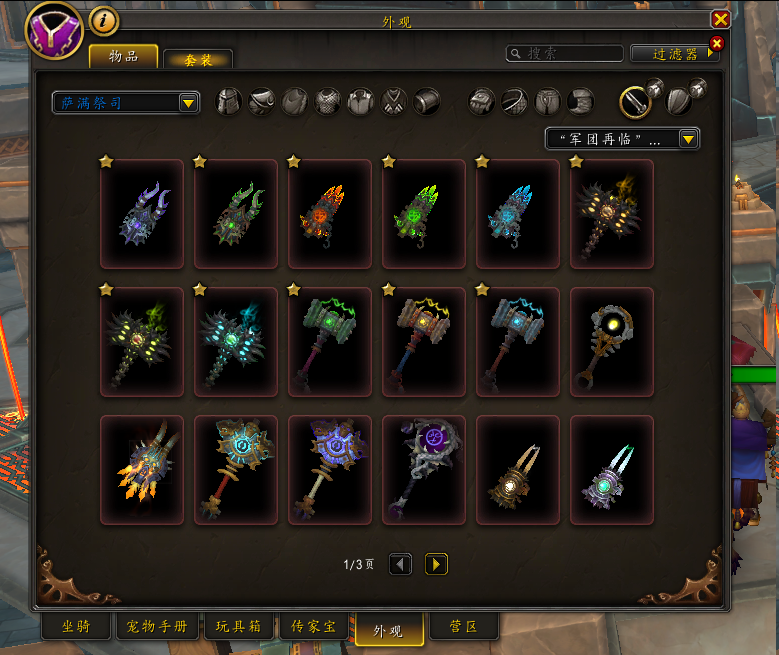
Task: Choose the off-hand shield slot icon
Action: tap(680, 101)
